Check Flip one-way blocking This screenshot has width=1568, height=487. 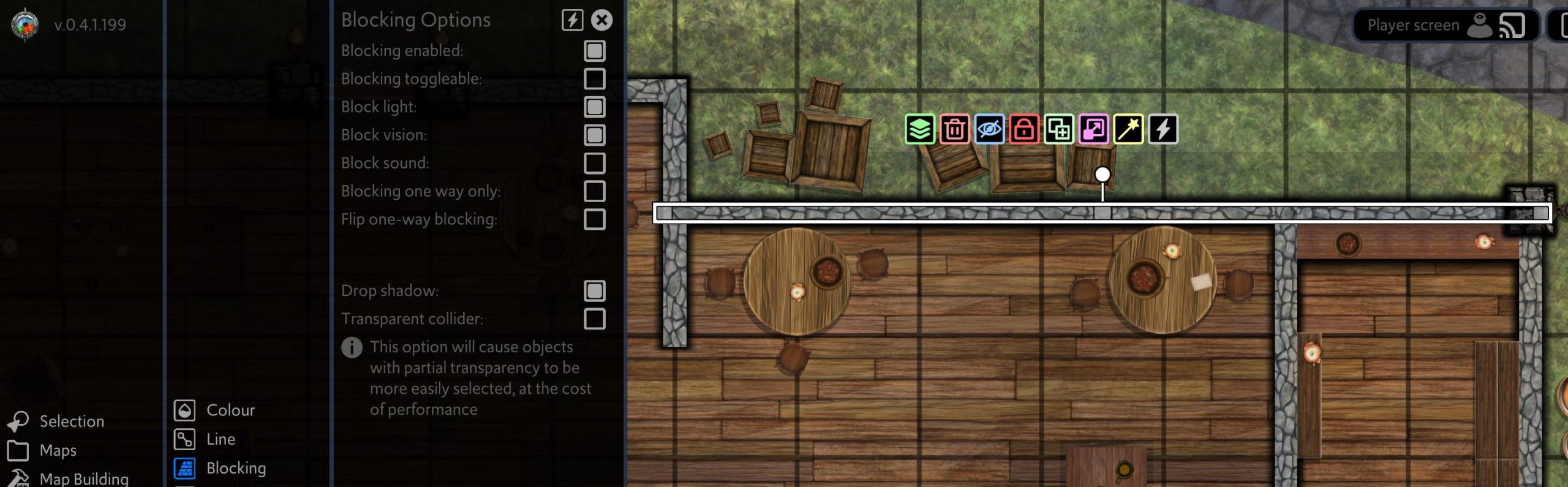[x=594, y=220]
